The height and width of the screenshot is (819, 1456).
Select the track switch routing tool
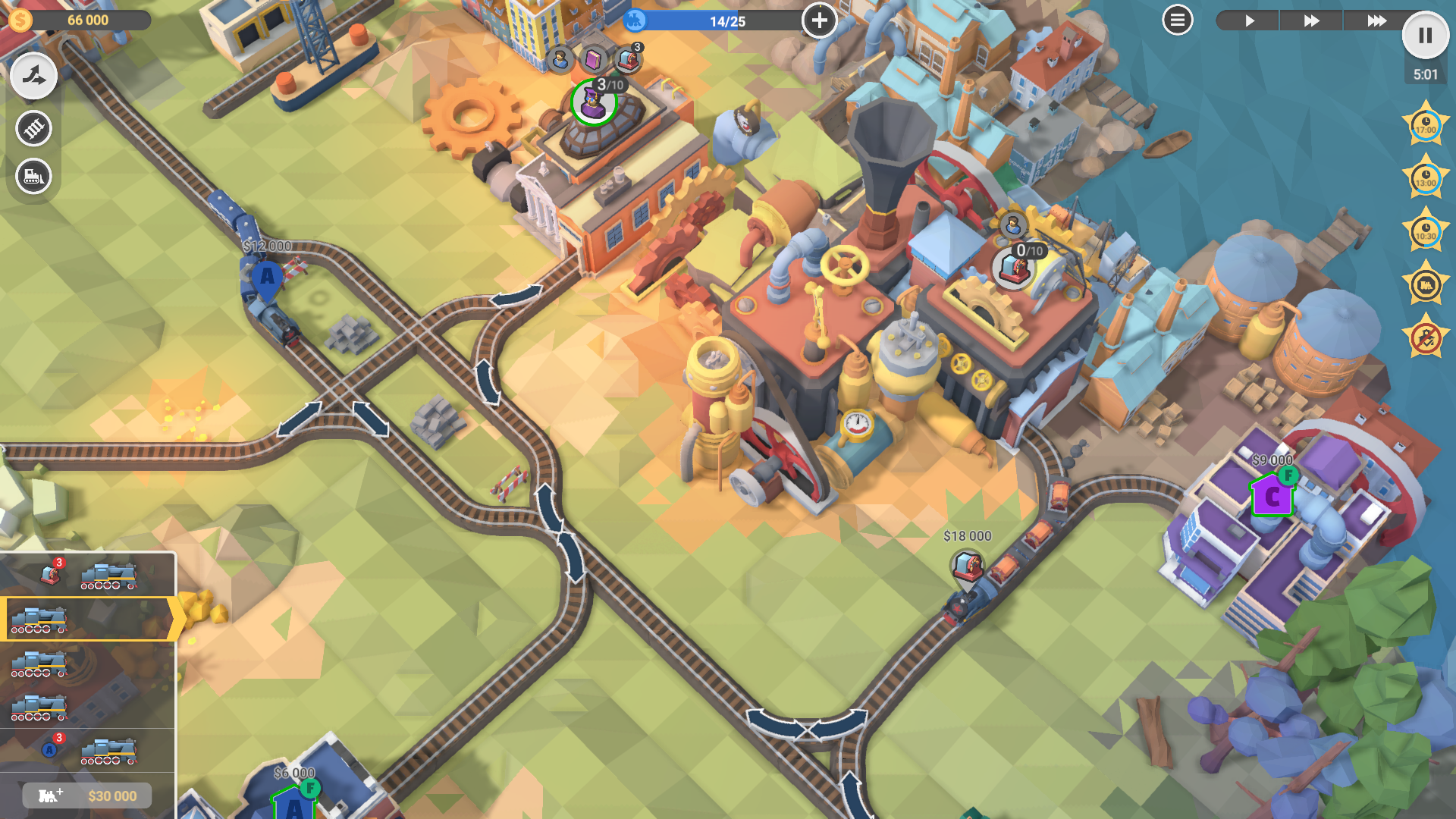click(33, 76)
